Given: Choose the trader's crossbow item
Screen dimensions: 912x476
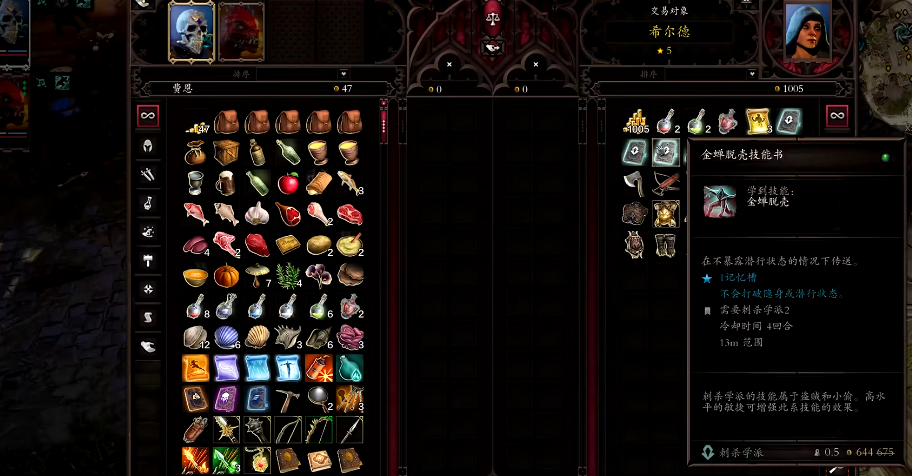Looking at the screenshot, I should 665,182.
